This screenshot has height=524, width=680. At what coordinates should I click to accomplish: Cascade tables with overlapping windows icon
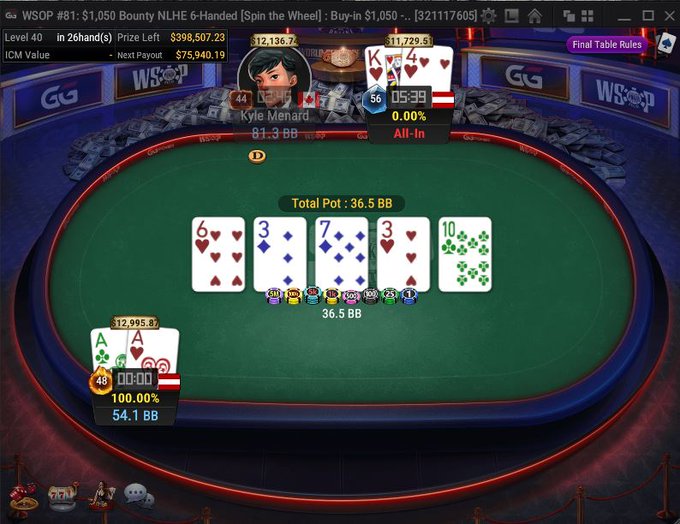pos(569,15)
